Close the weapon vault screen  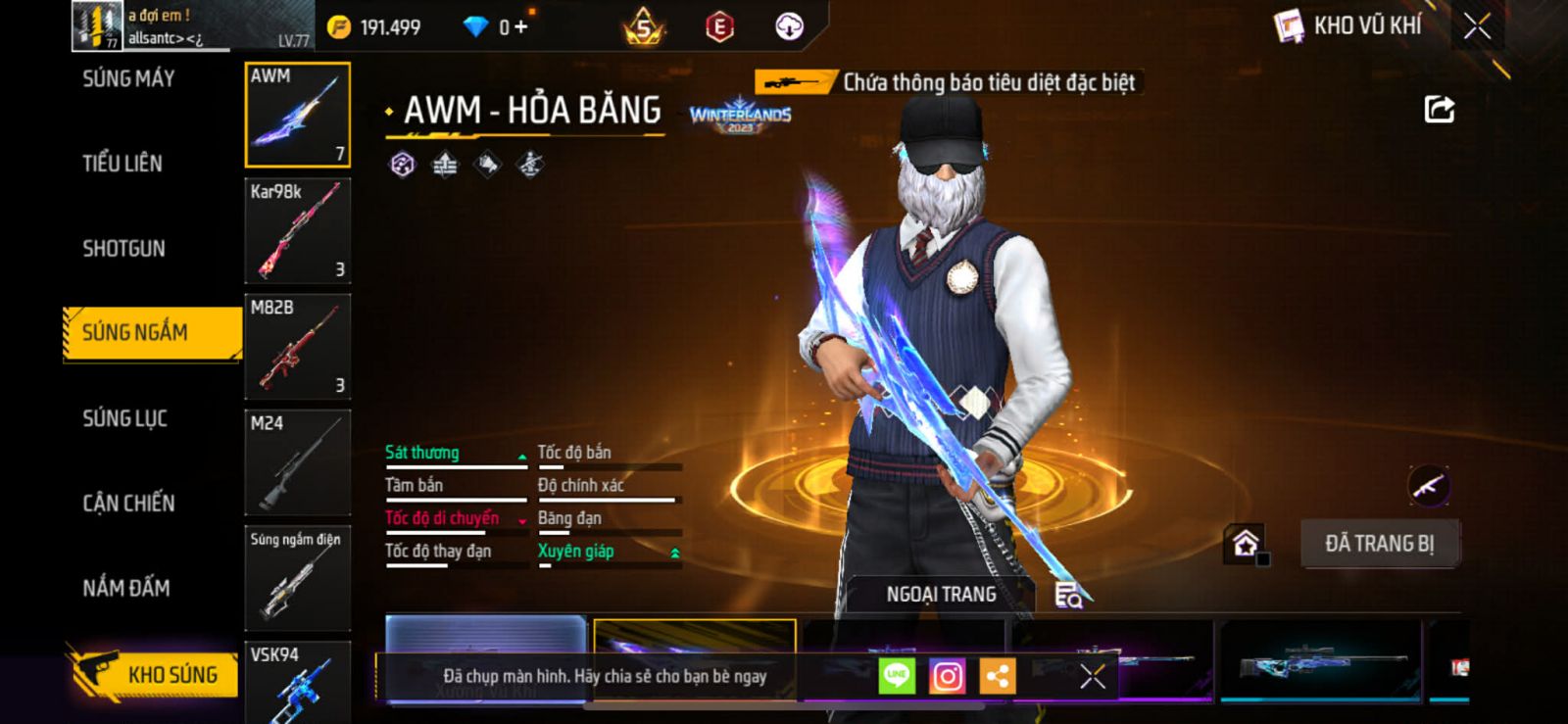click(1477, 26)
